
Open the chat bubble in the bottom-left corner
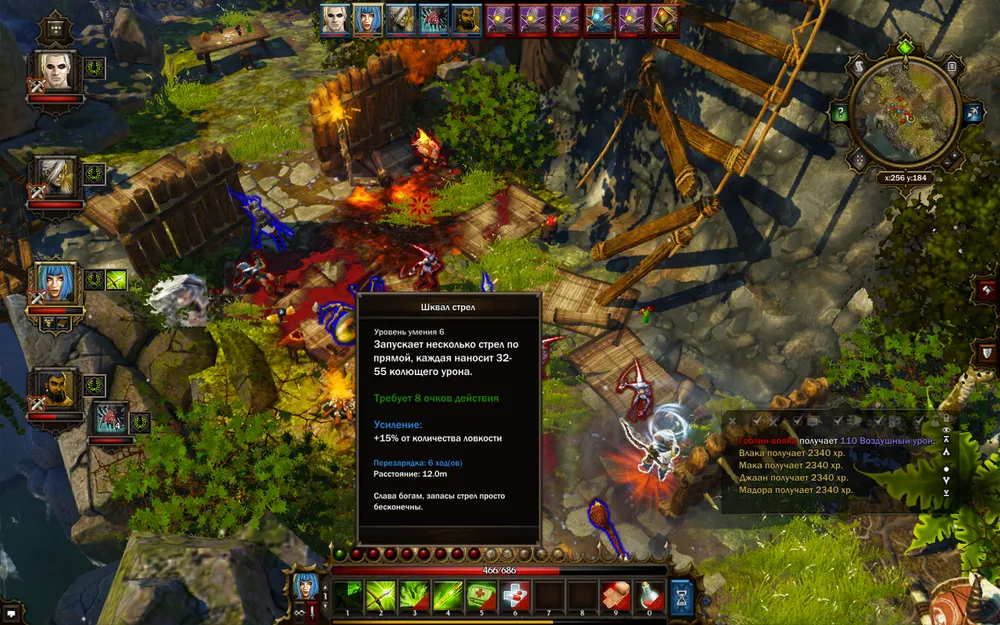10,607
